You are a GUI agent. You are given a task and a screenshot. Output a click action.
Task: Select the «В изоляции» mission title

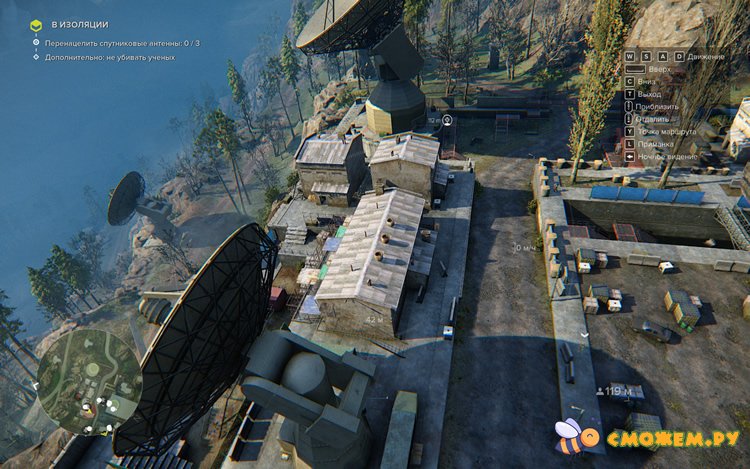point(79,24)
